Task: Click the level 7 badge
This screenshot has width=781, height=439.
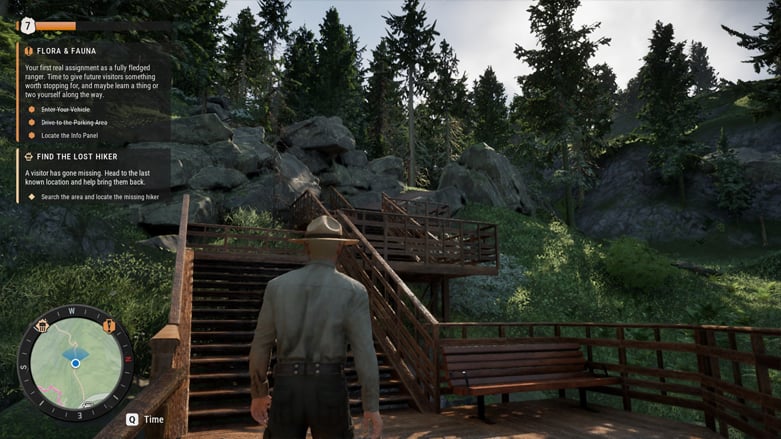Action: click(x=27, y=26)
